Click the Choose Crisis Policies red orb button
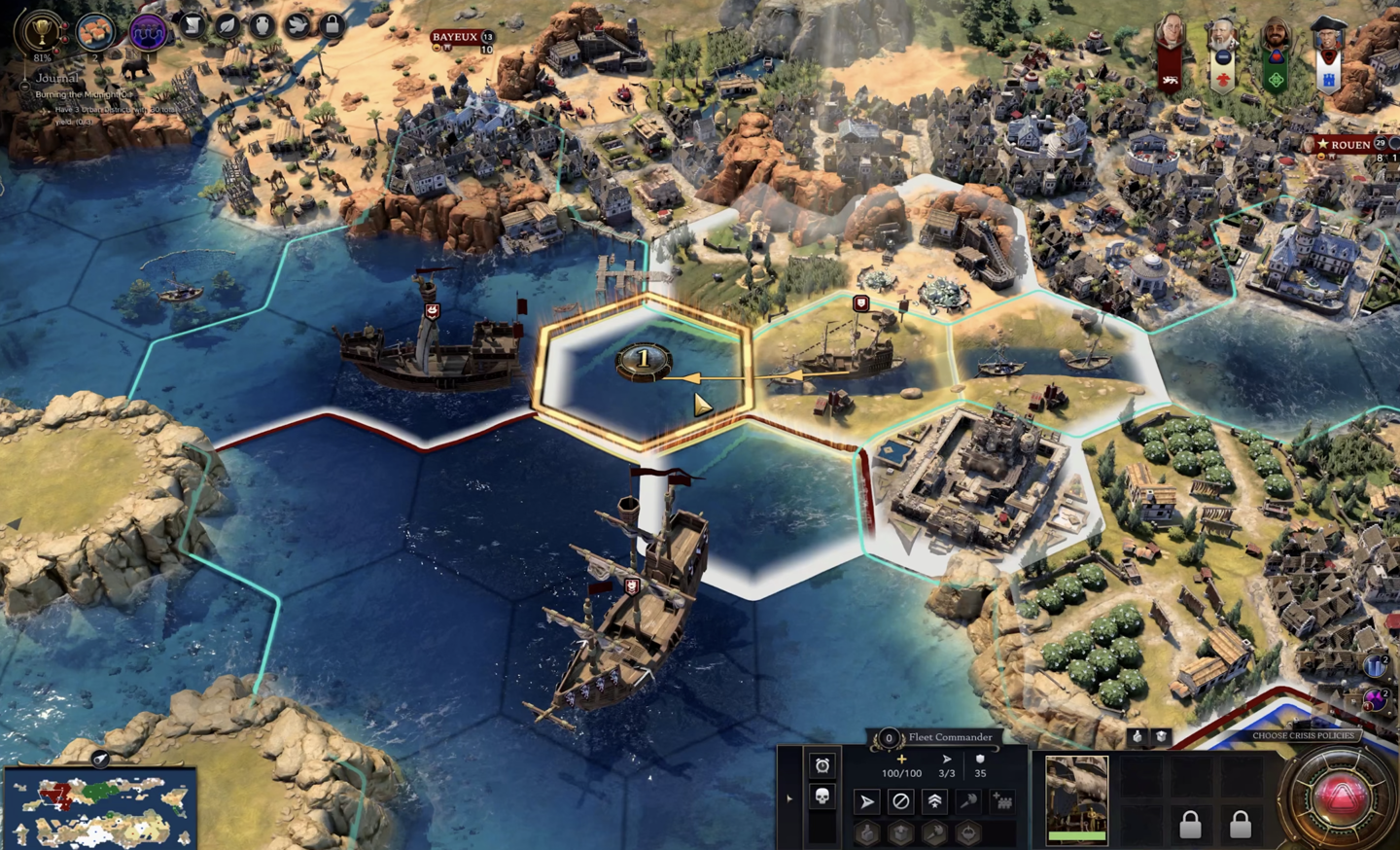Viewport: 1400px width, 850px height. (x=1343, y=796)
